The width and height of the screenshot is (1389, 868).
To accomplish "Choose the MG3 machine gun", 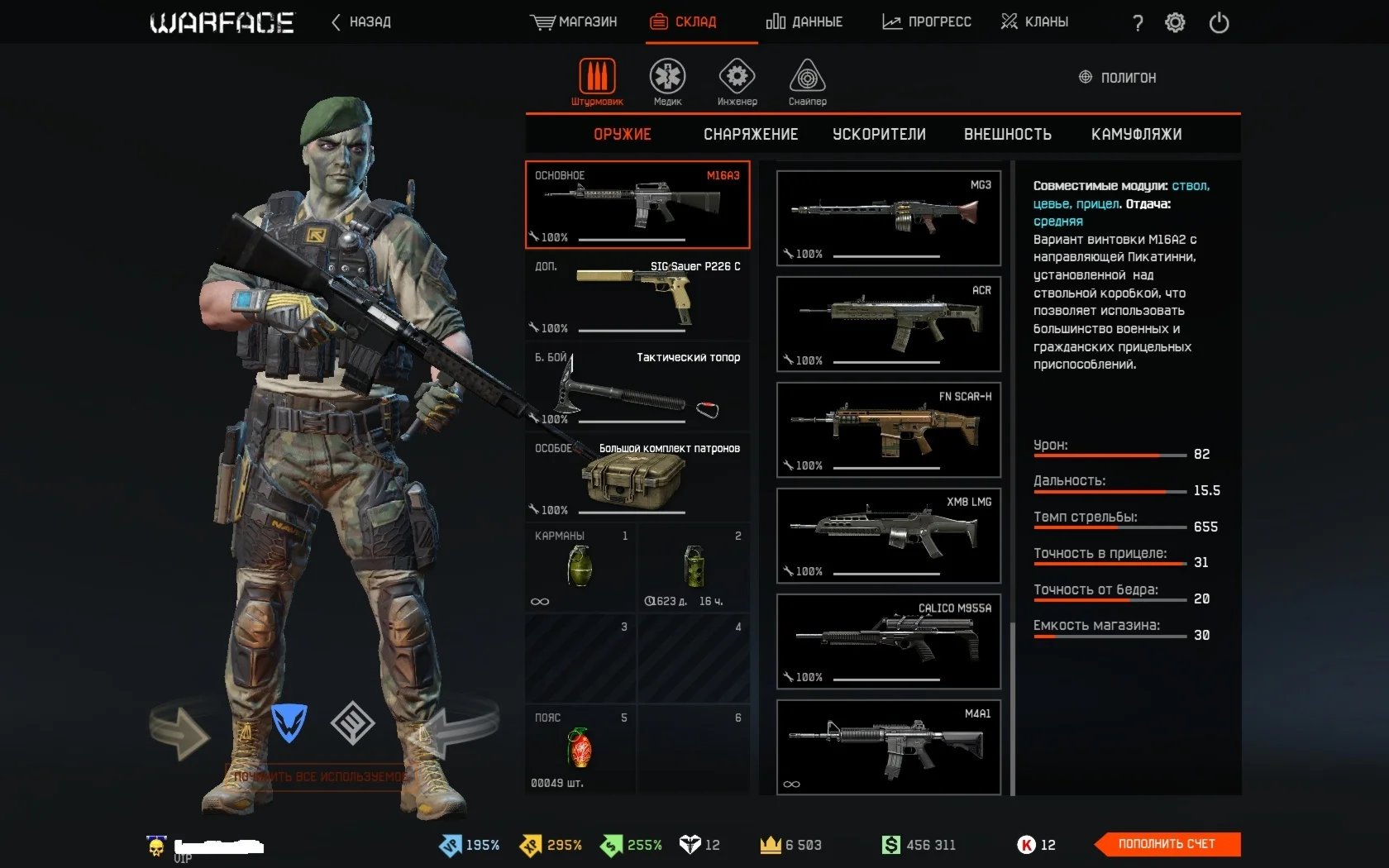I will (x=889, y=218).
